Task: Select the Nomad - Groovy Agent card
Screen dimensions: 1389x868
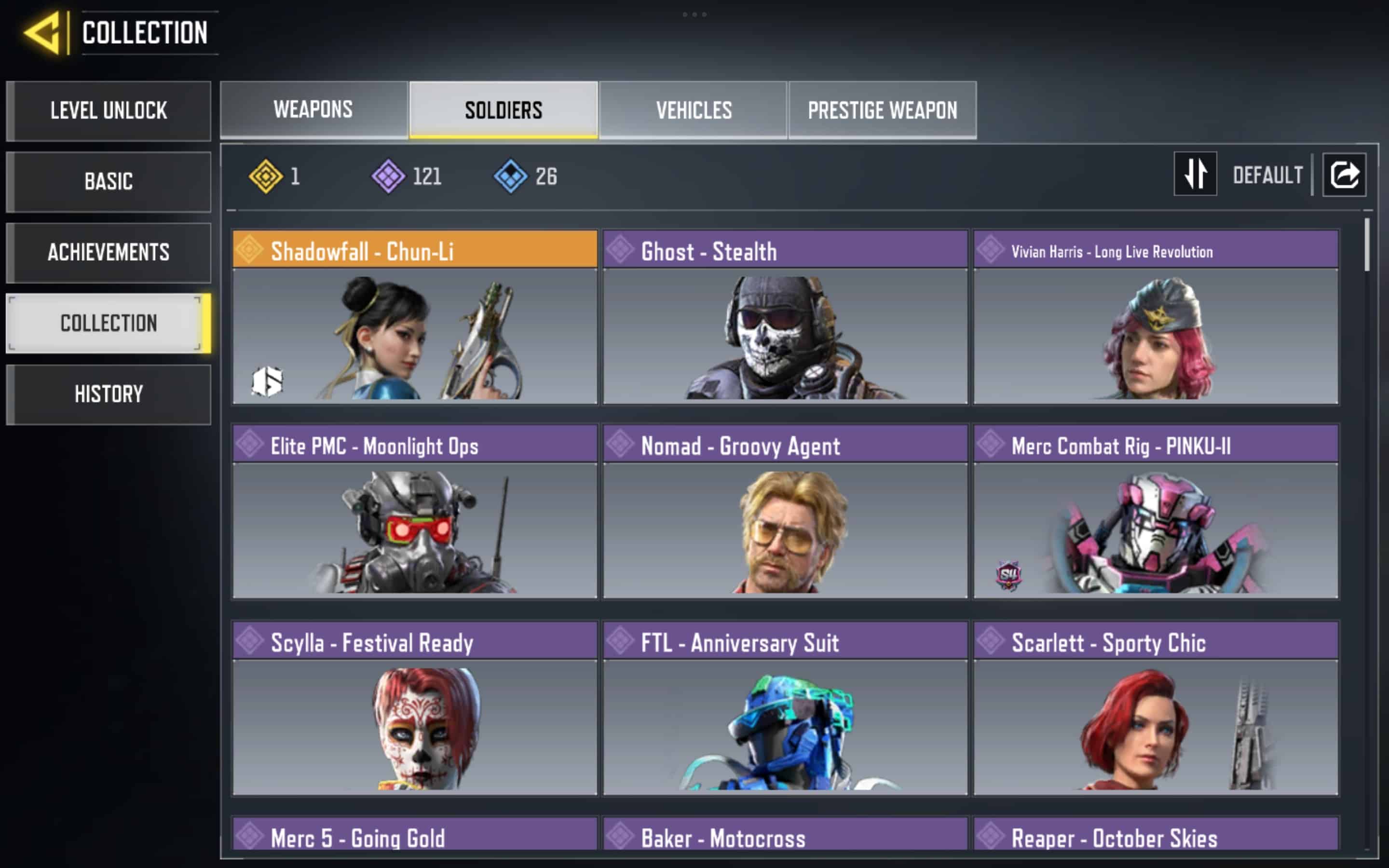Action: pos(785,512)
